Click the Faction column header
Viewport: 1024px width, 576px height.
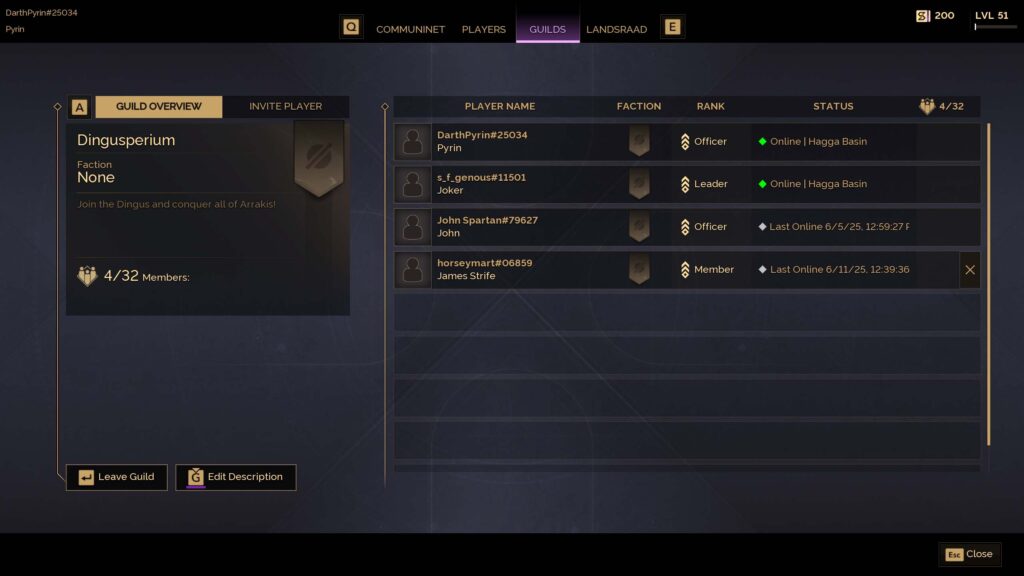click(x=639, y=106)
